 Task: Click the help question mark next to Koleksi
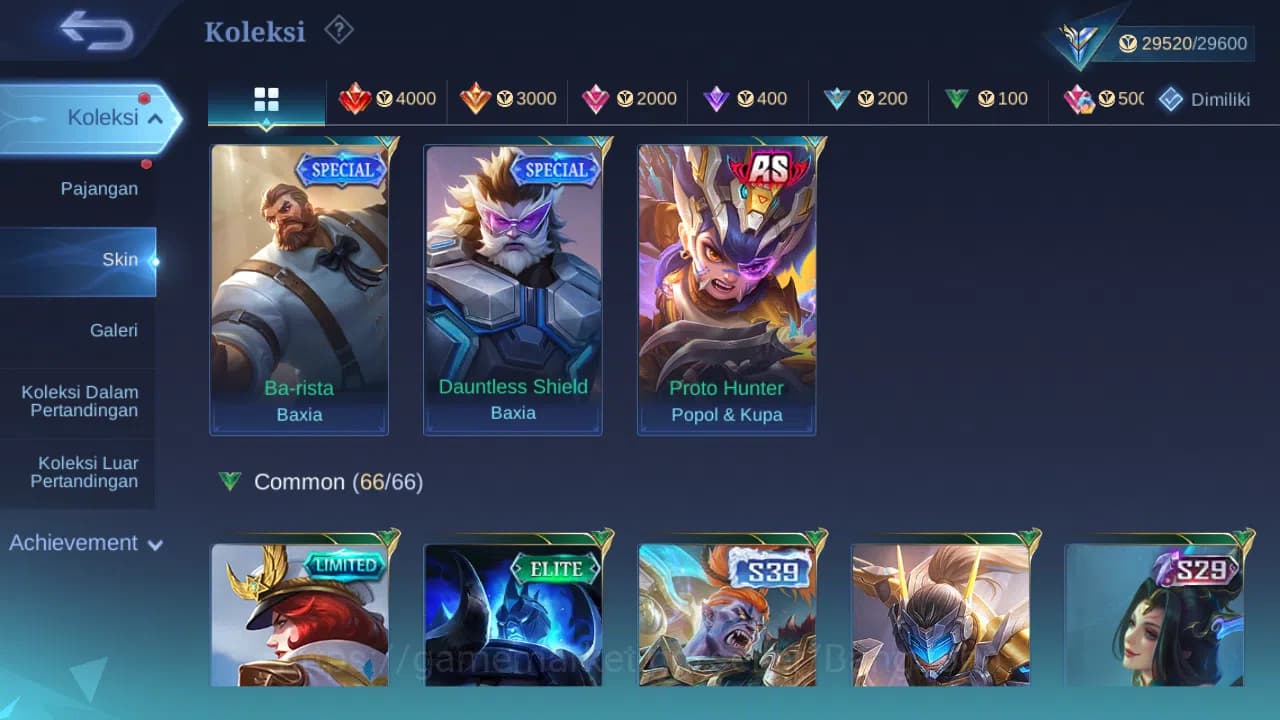click(x=339, y=30)
